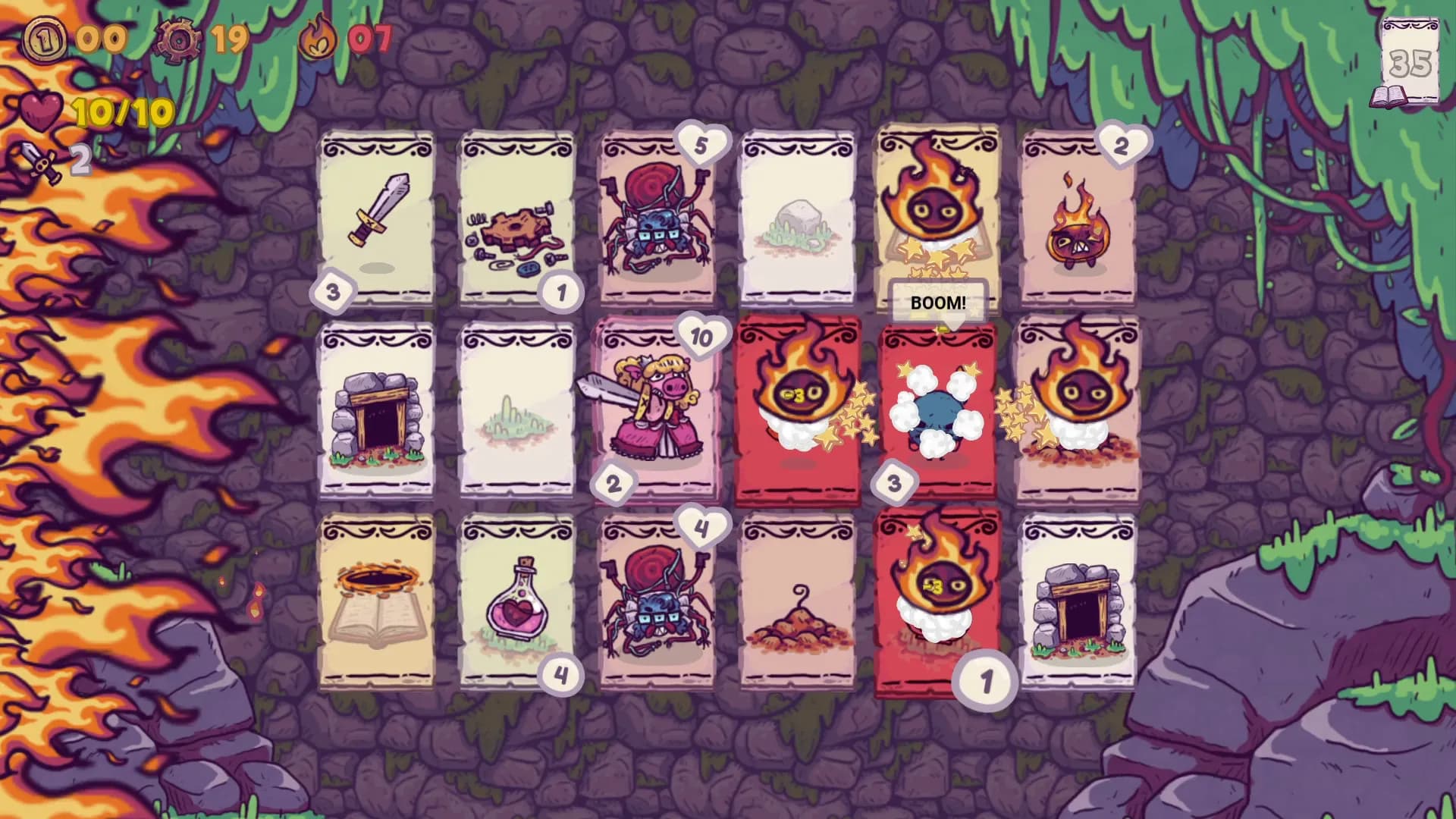
Task: Click the spider card with 5 health
Action: pos(660,216)
